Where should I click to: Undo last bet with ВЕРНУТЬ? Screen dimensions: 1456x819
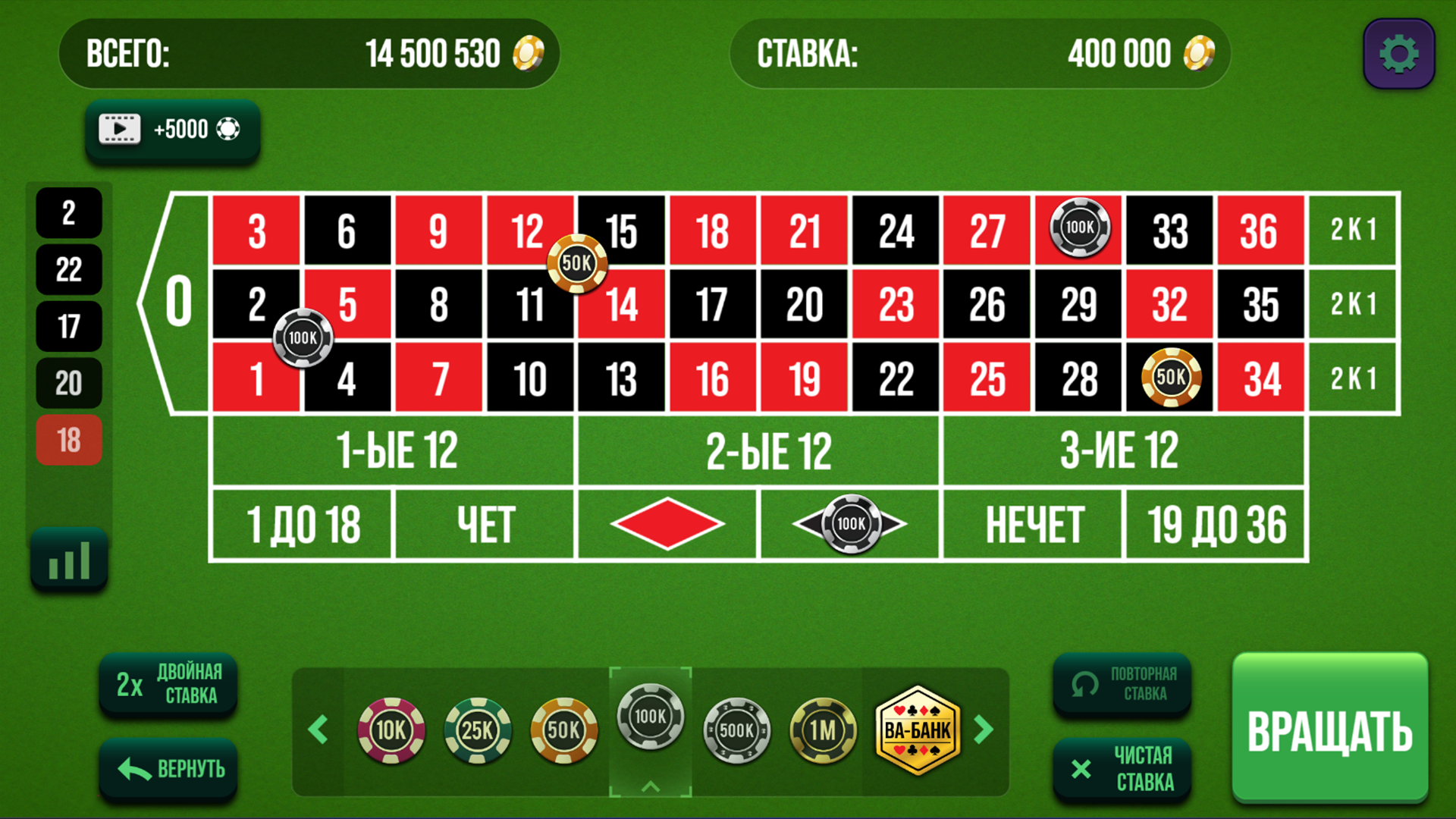pos(168,768)
